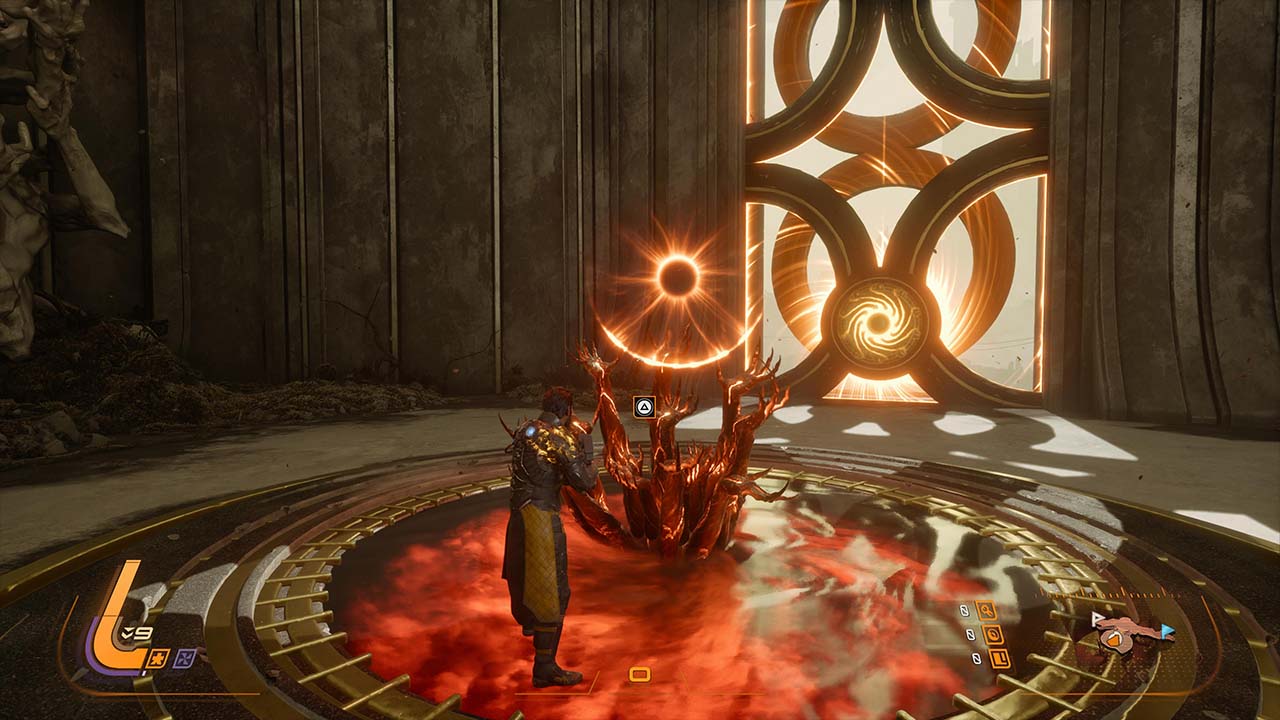Click the blue flag minimap marker
Screen dimensions: 1280x720
(1167, 631)
